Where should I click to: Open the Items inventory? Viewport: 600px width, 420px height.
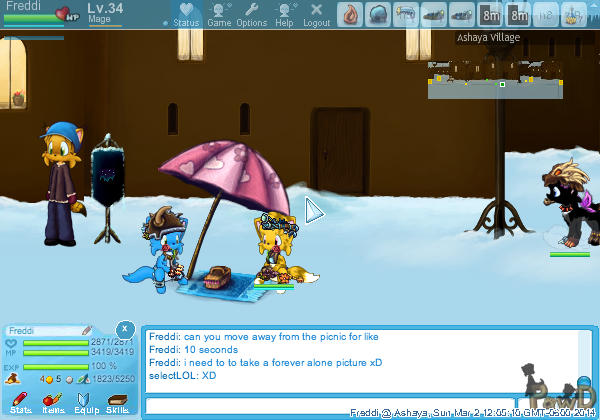point(52,402)
